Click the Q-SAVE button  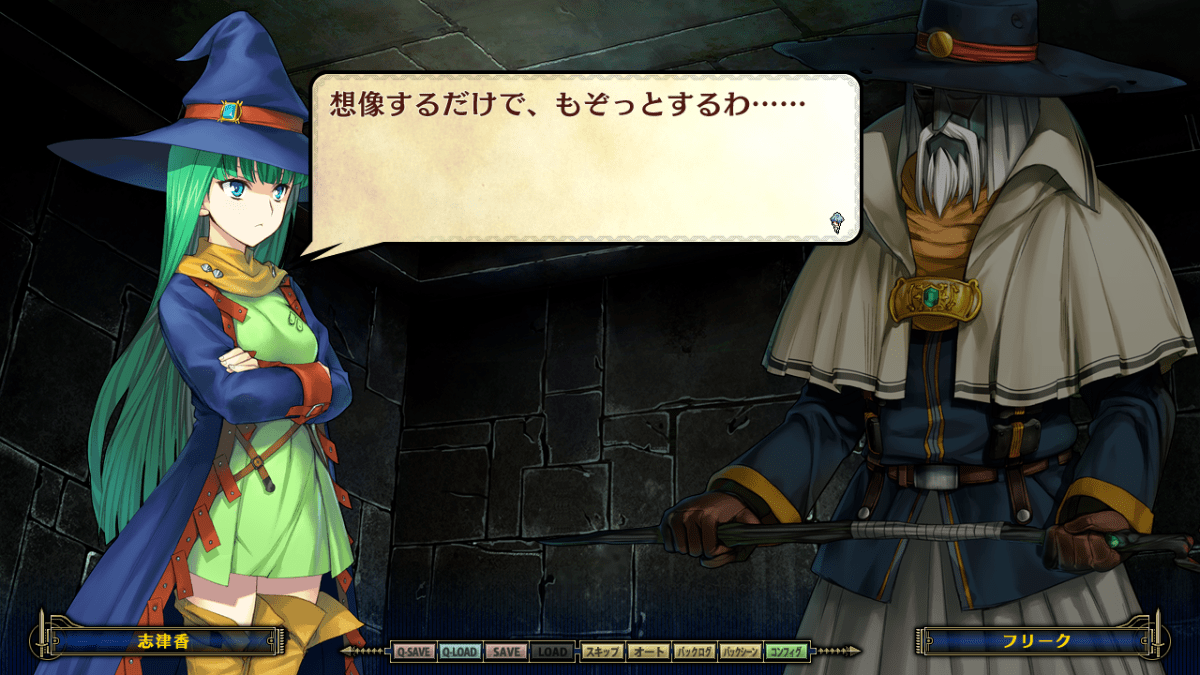tap(412, 652)
